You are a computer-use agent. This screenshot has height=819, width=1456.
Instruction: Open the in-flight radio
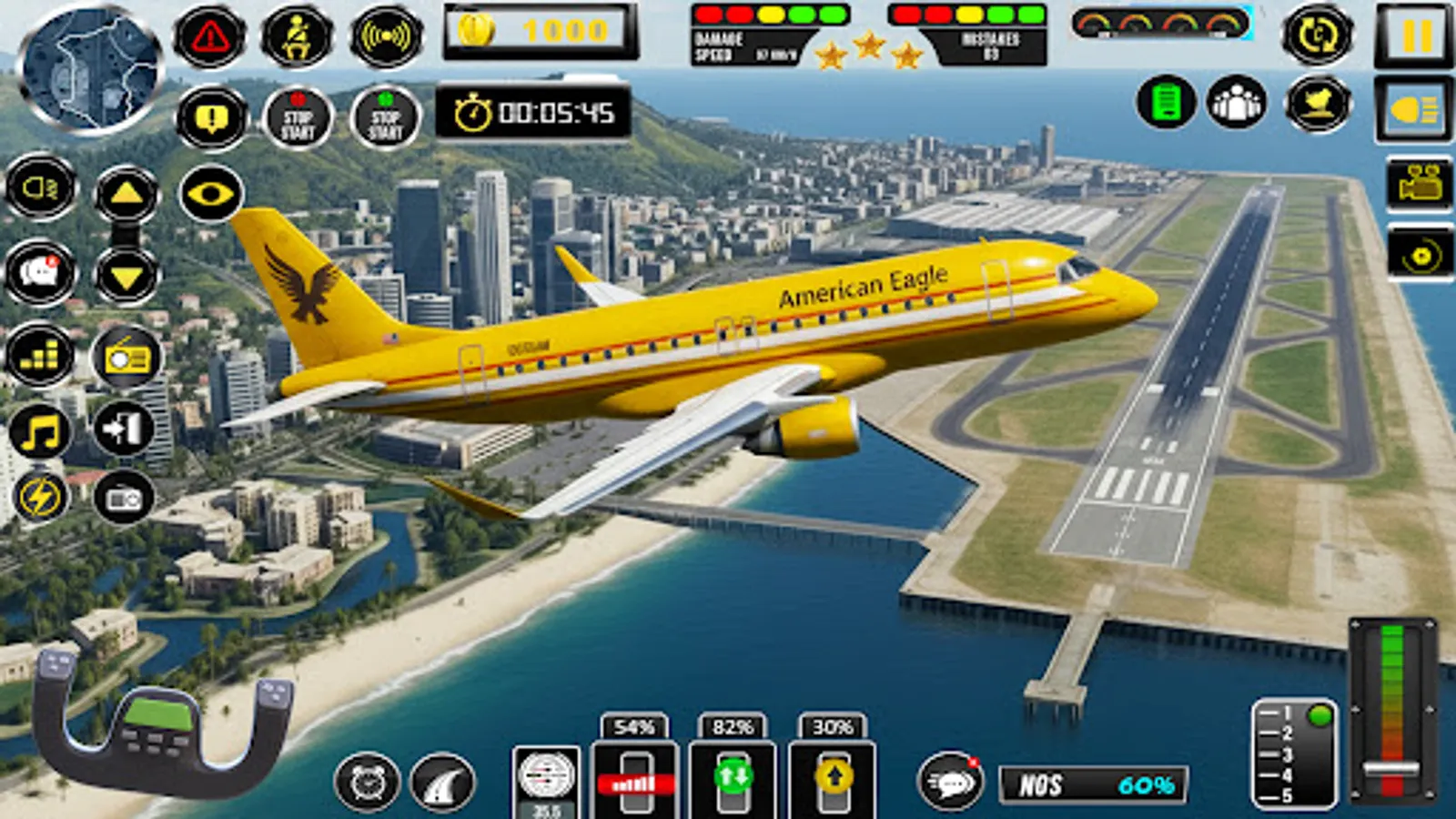(127, 355)
